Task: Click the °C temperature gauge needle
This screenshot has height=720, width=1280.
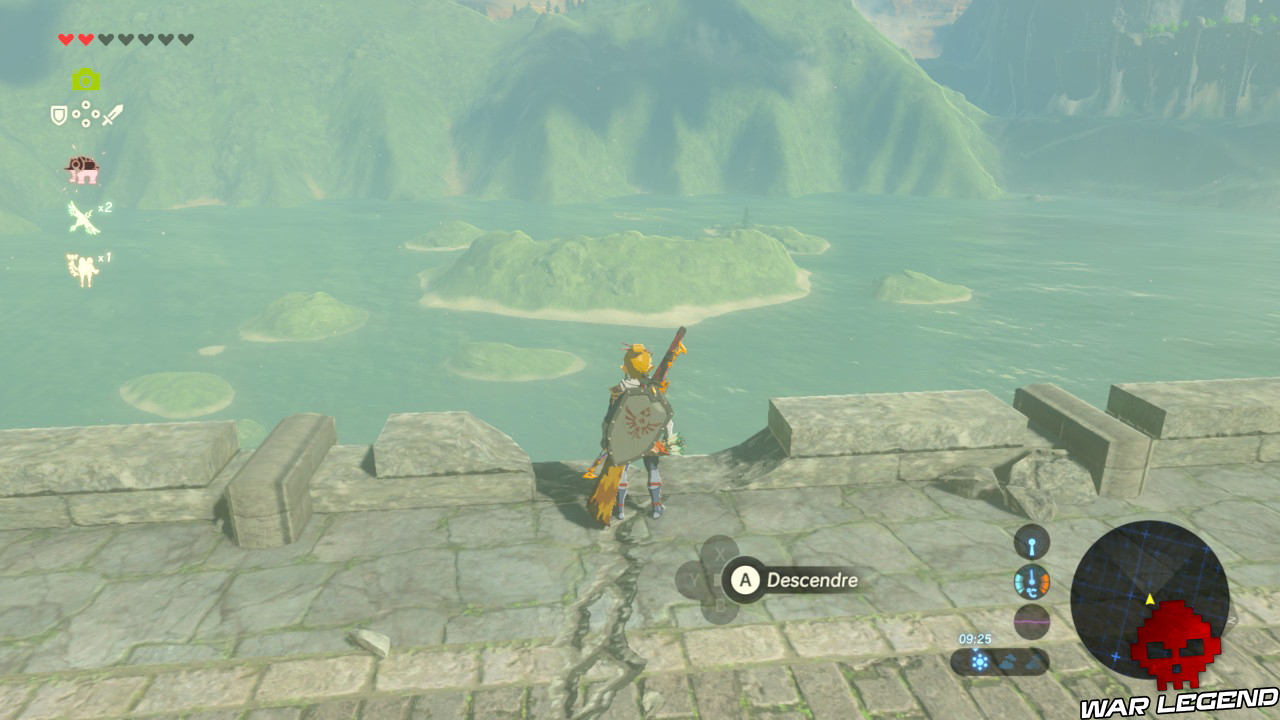Action: 1031,579
